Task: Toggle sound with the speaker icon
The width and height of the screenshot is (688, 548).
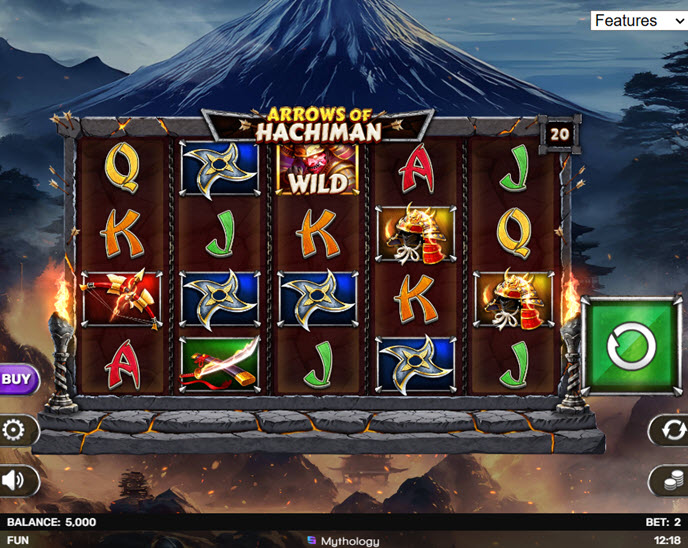Action: point(15,481)
